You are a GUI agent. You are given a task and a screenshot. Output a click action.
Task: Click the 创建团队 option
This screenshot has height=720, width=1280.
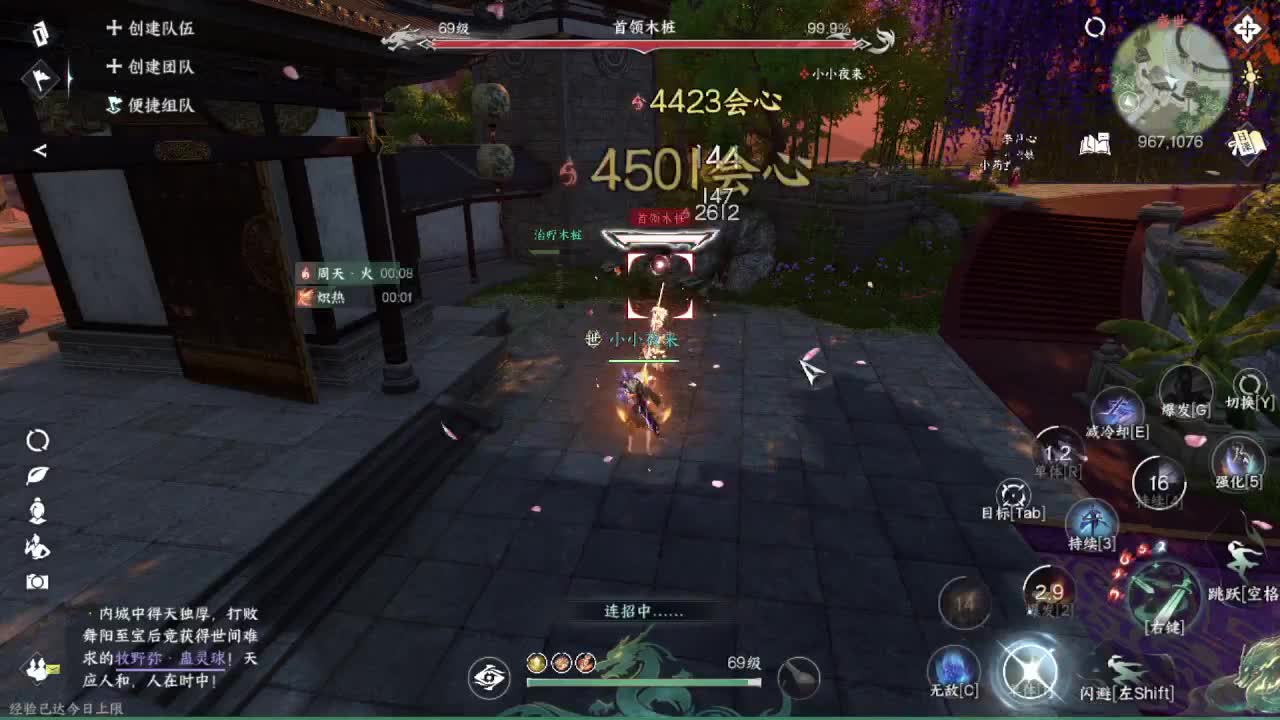coord(153,67)
